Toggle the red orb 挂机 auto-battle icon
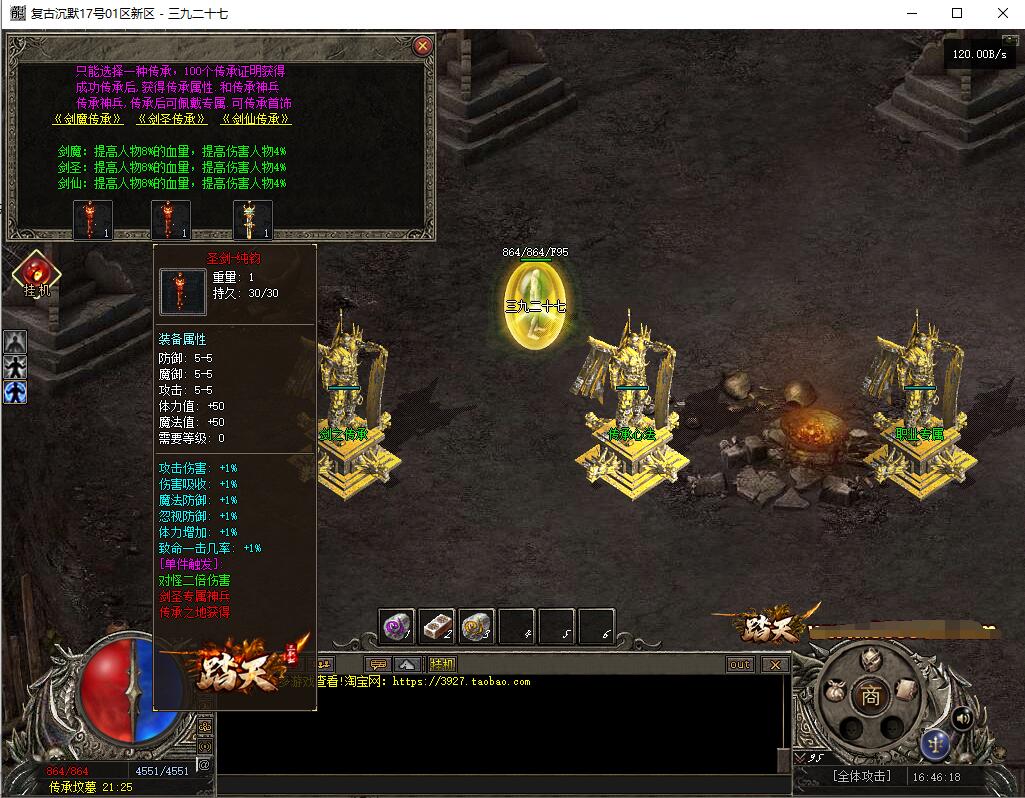The width and height of the screenshot is (1025, 798). coord(36,272)
